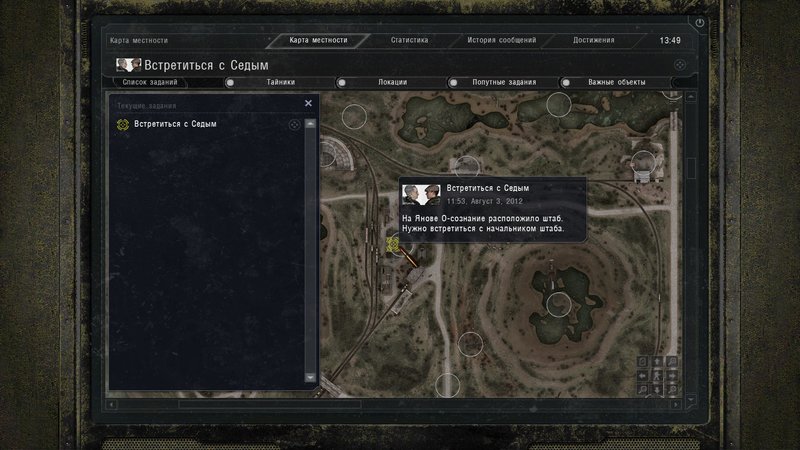Toggle the Тайники map filter

(275, 82)
